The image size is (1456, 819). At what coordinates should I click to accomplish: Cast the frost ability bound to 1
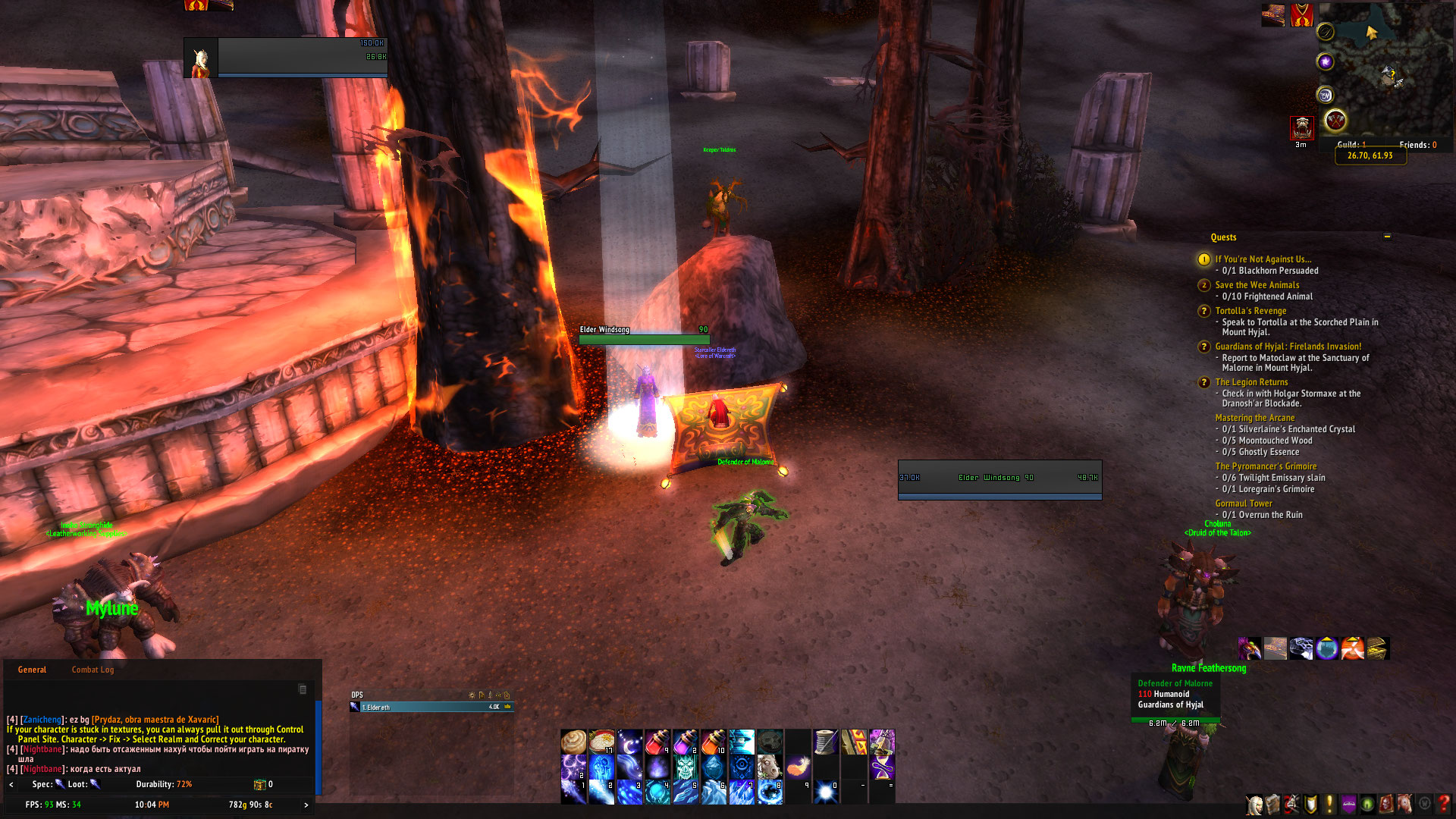574,792
